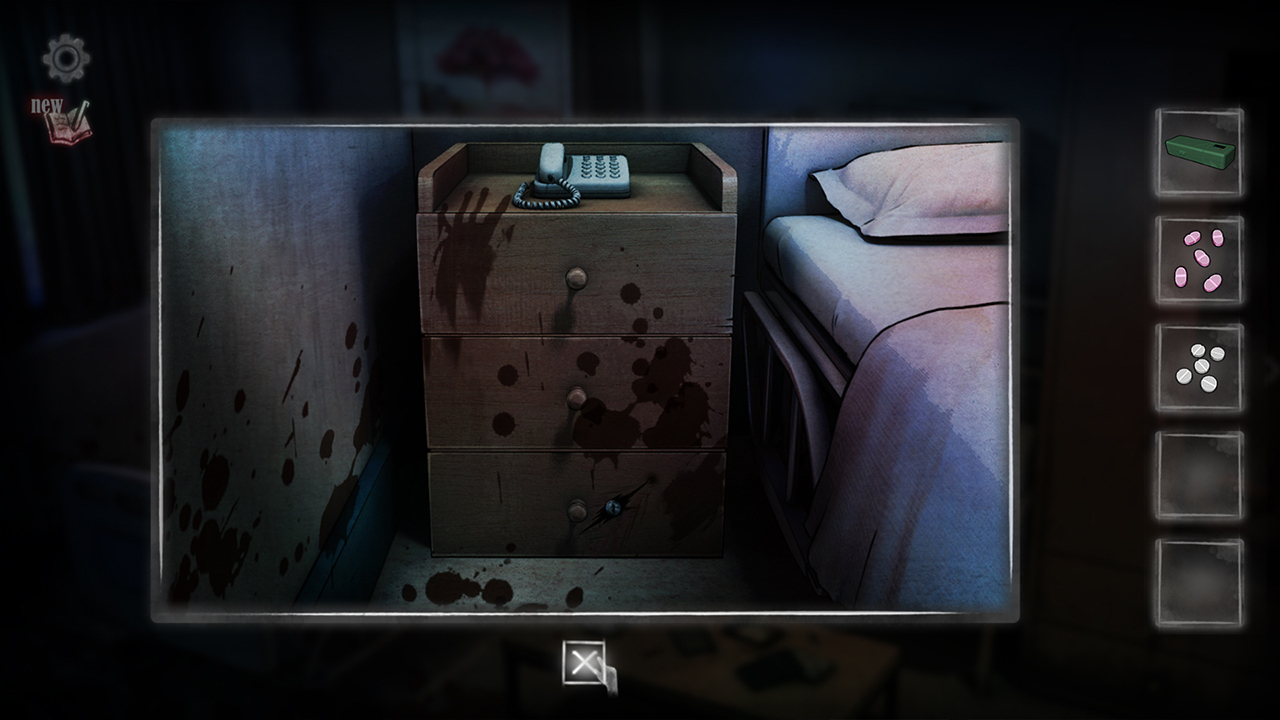Click the bottom empty inventory slot
The height and width of the screenshot is (720, 1280).
click(x=1197, y=580)
